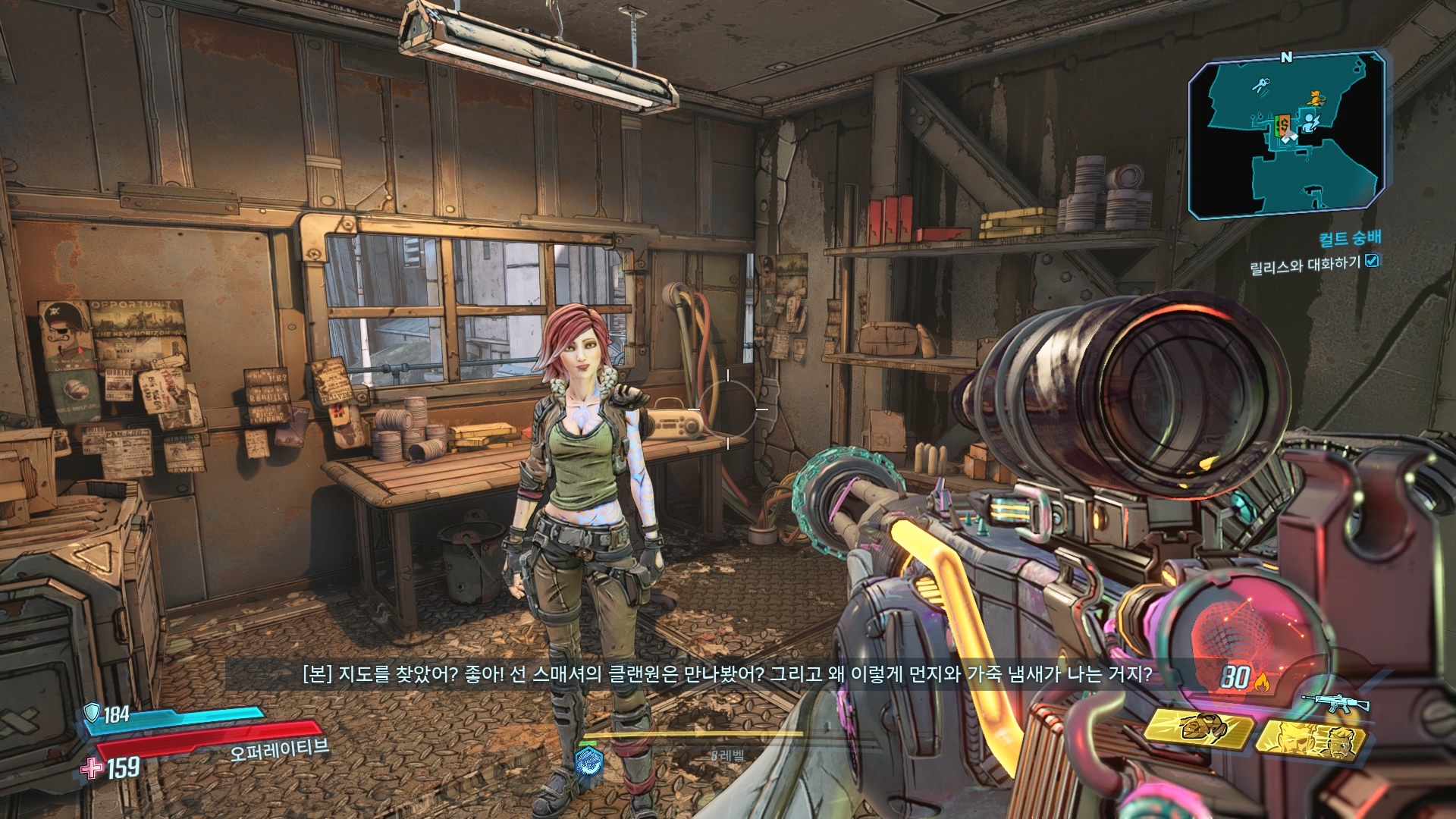Click the hexagonal level badge by XP bar
The image size is (1456, 819).
(588, 760)
